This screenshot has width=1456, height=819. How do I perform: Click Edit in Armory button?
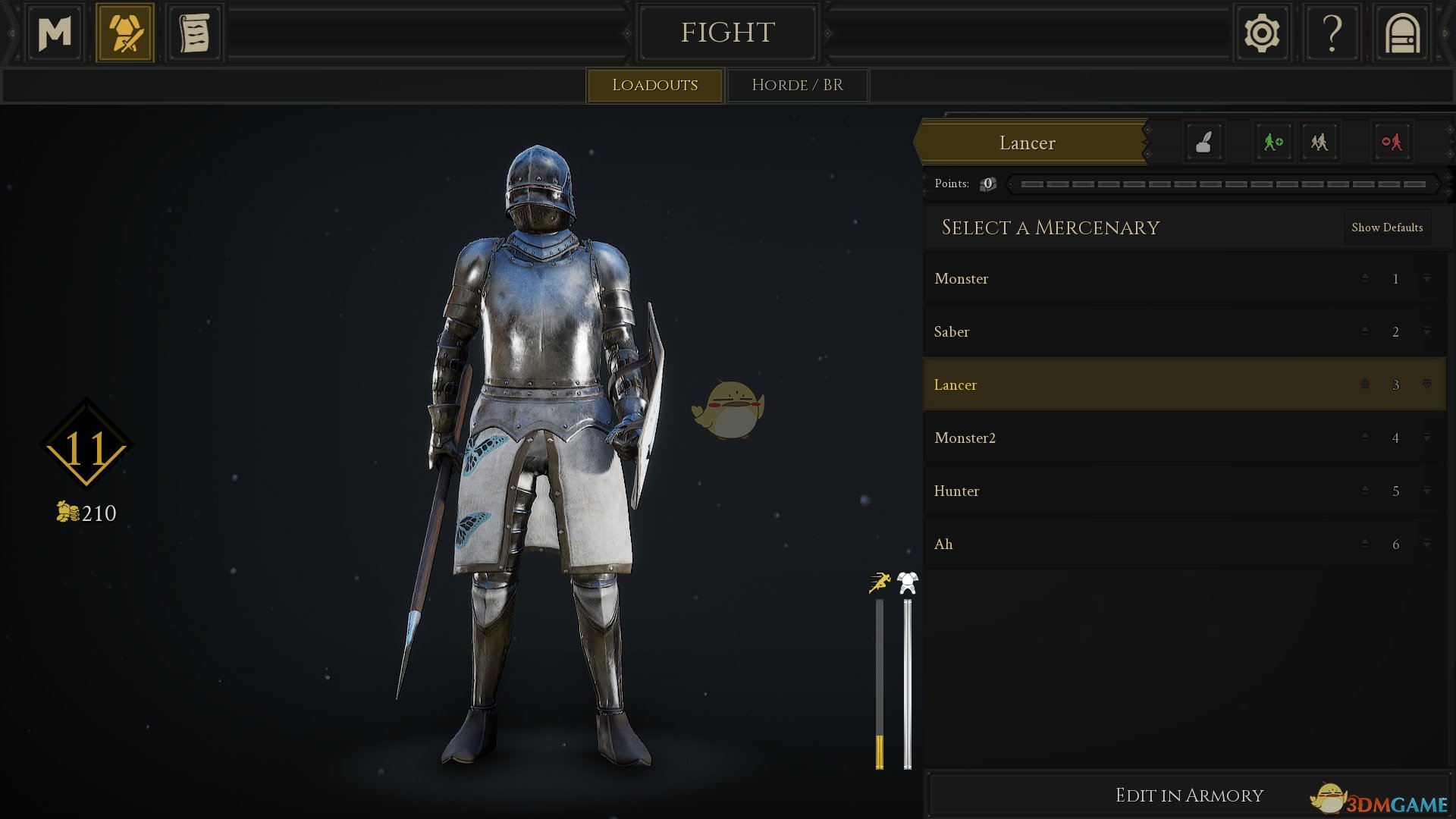click(1188, 795)
